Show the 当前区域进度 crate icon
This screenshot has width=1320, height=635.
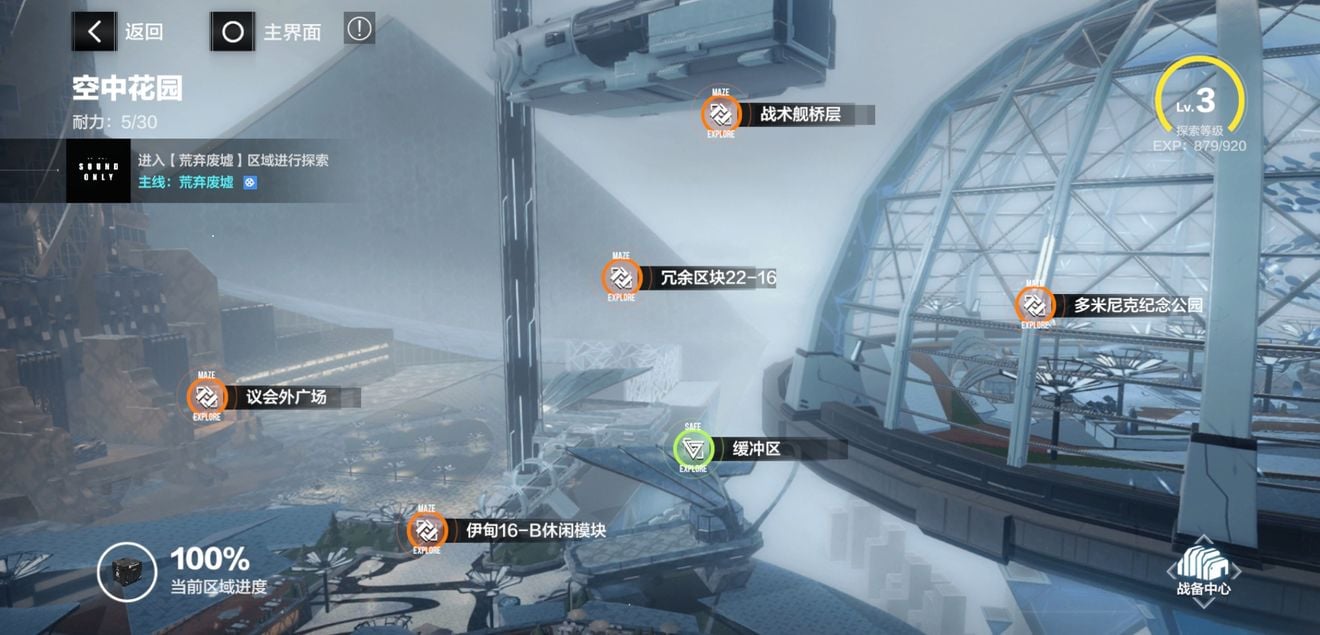tap(127, 572)
